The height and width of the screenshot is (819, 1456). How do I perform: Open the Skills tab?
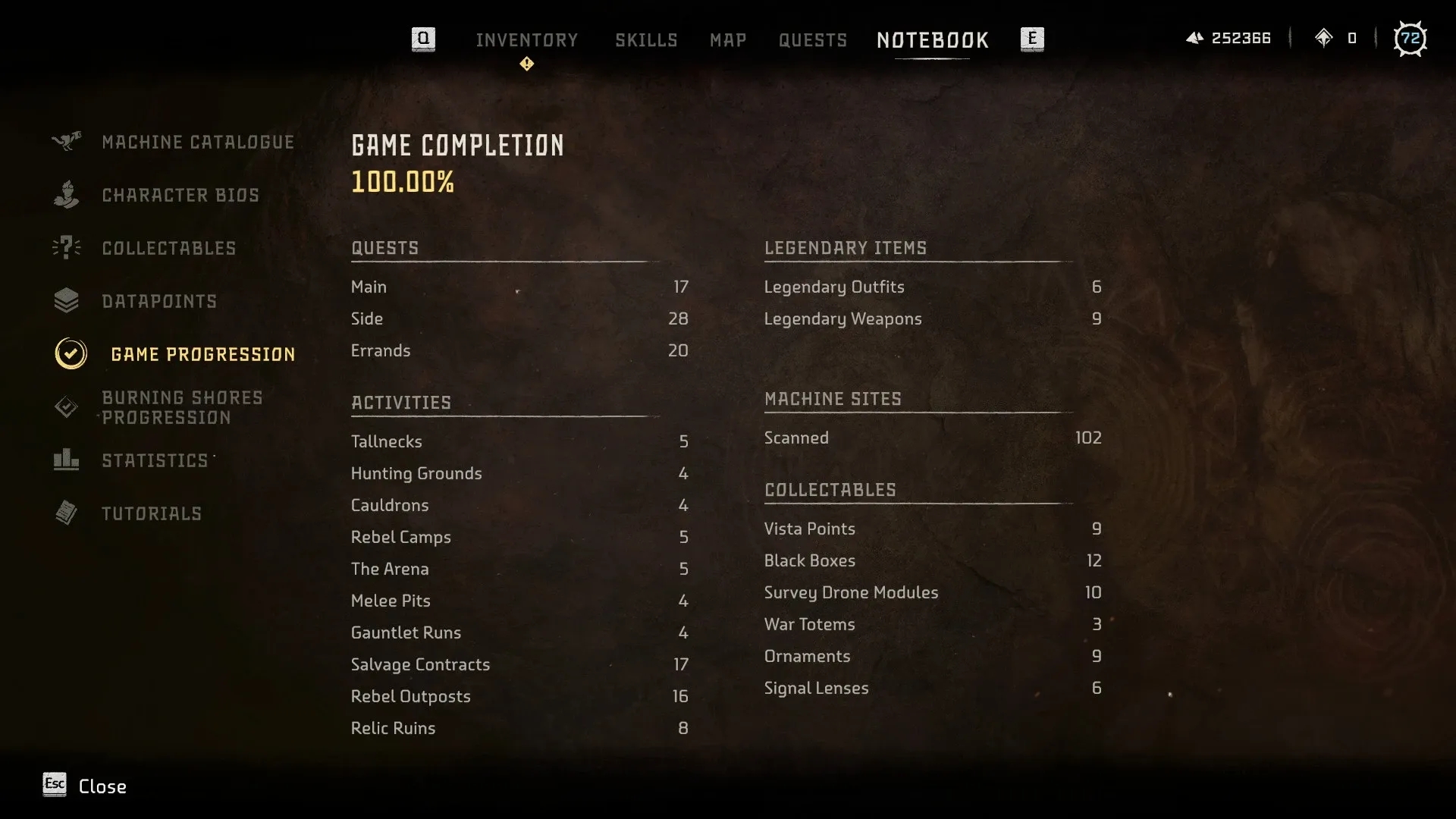[646, 40]
